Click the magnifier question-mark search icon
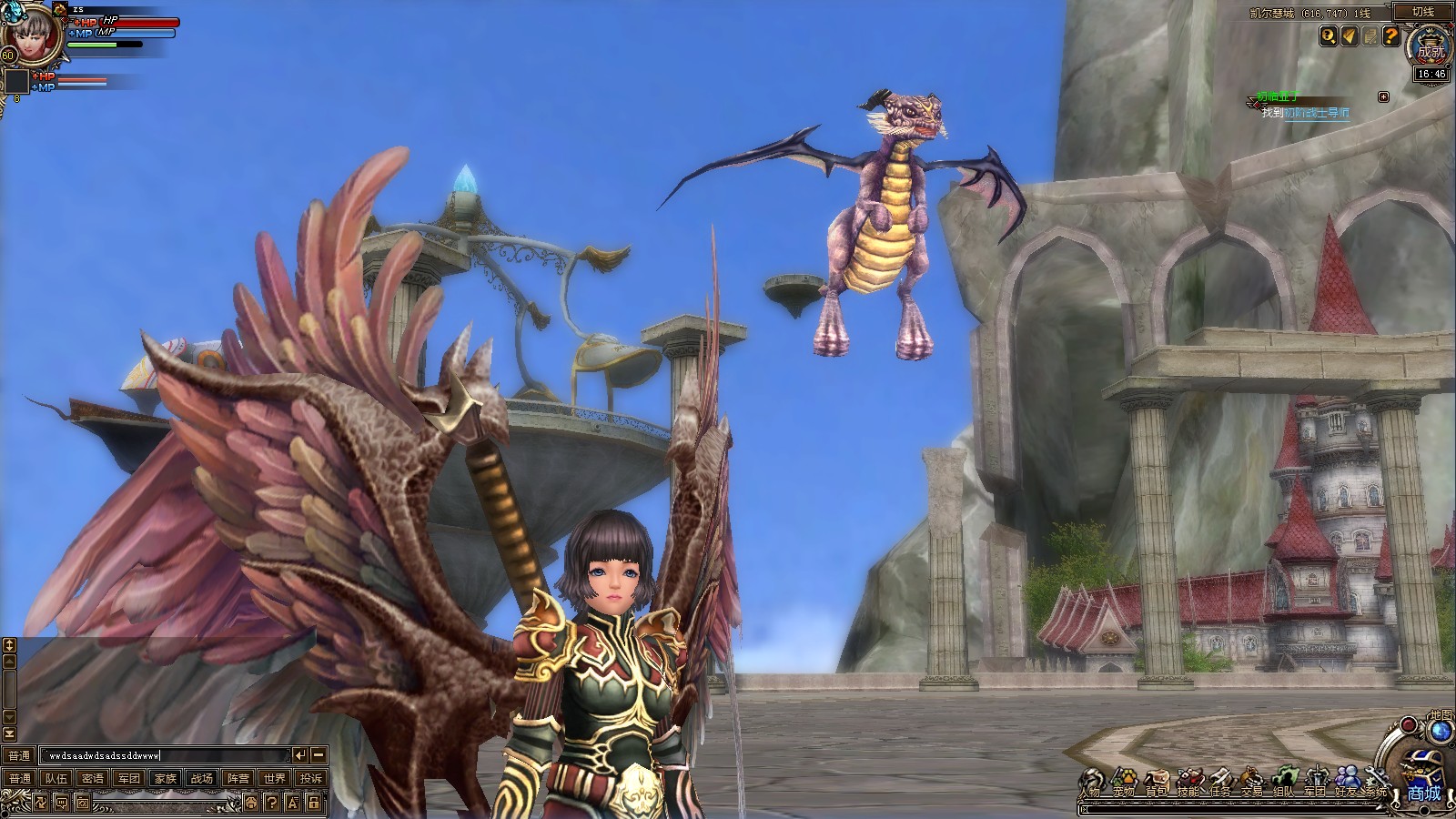1456x819 pixels. 1330,36
